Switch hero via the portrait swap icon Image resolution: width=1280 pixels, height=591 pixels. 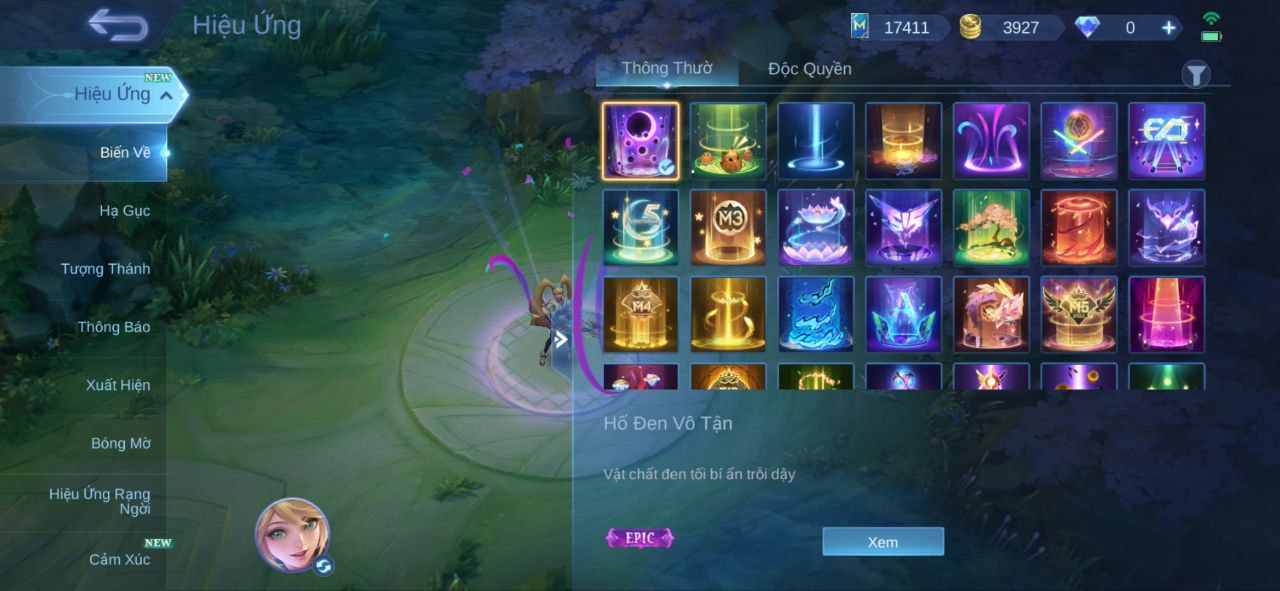(x=323, y=566)
